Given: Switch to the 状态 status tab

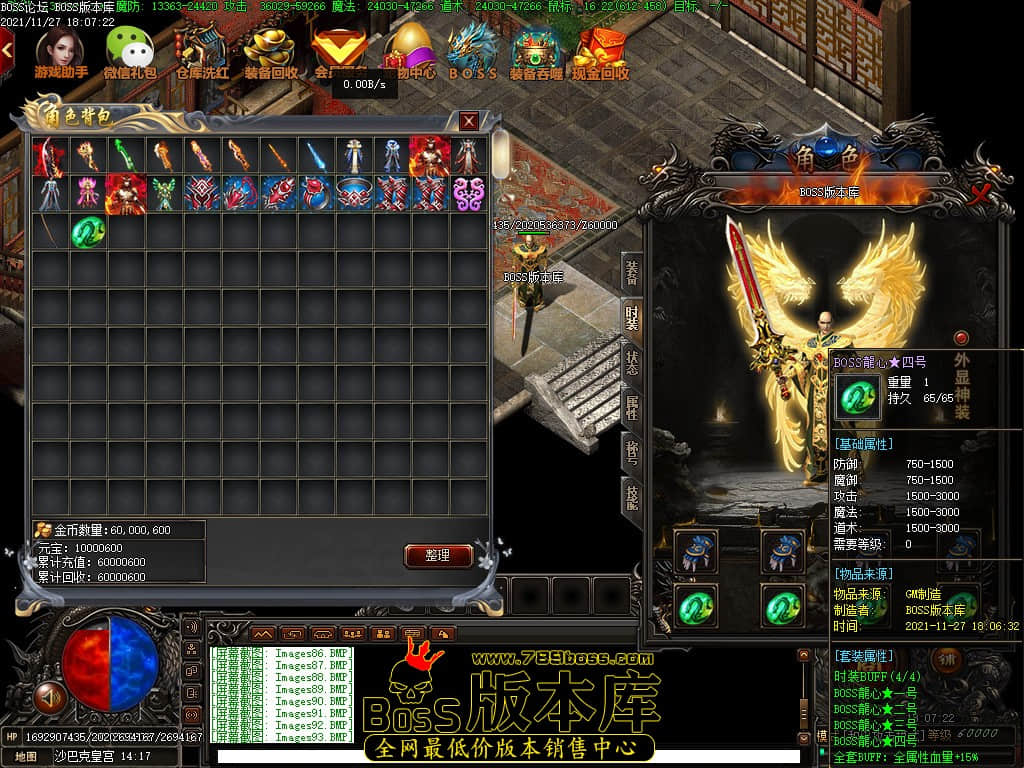Looking at the screenshot, I should pos(632,363).
